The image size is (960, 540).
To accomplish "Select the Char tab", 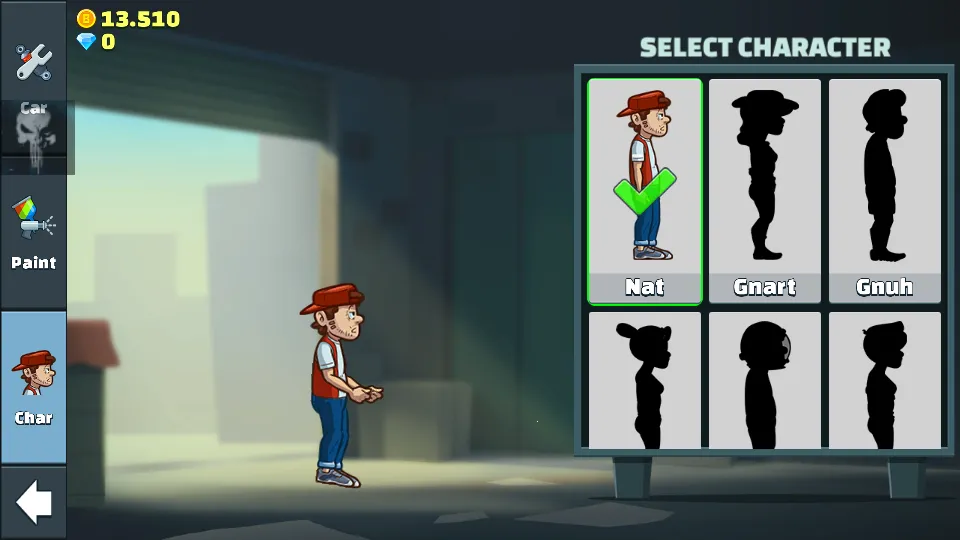I will (33, 386).
